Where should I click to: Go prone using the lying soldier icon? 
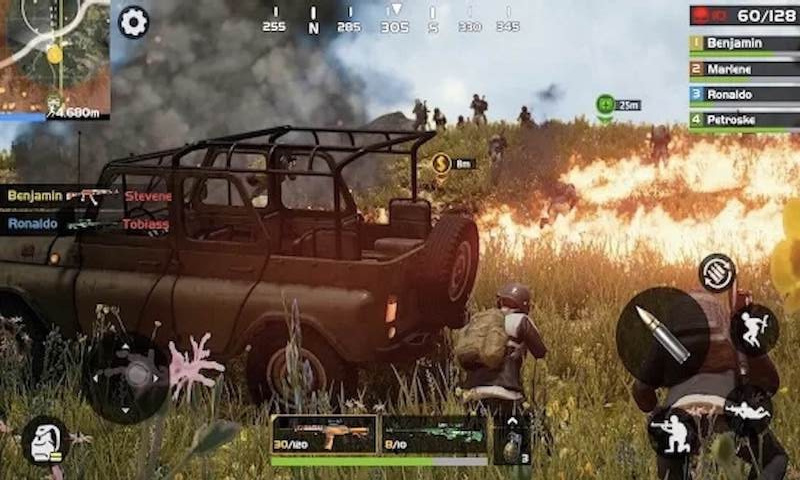(x=748, y=409)
